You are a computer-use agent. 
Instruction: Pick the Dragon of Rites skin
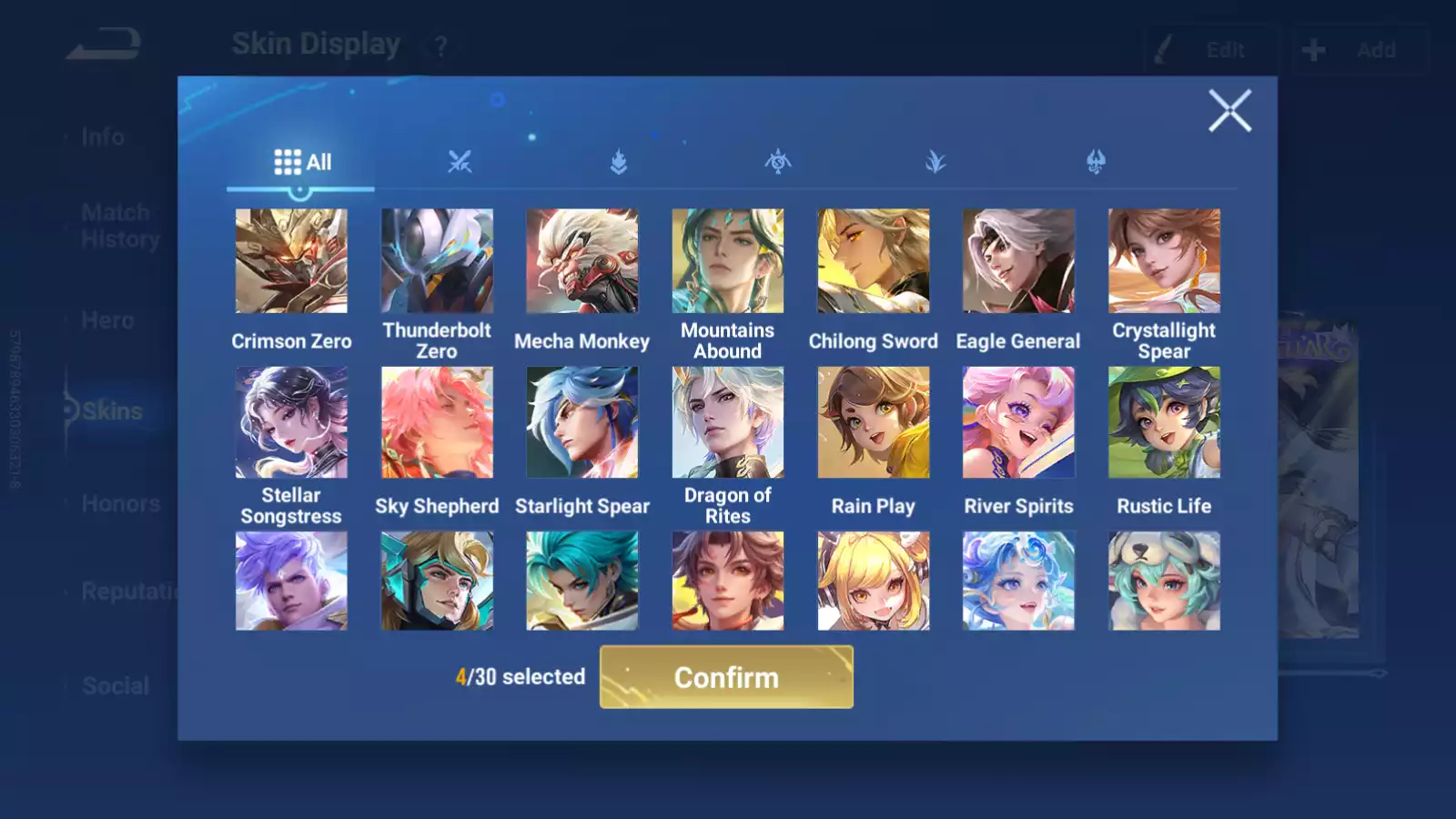728,422
